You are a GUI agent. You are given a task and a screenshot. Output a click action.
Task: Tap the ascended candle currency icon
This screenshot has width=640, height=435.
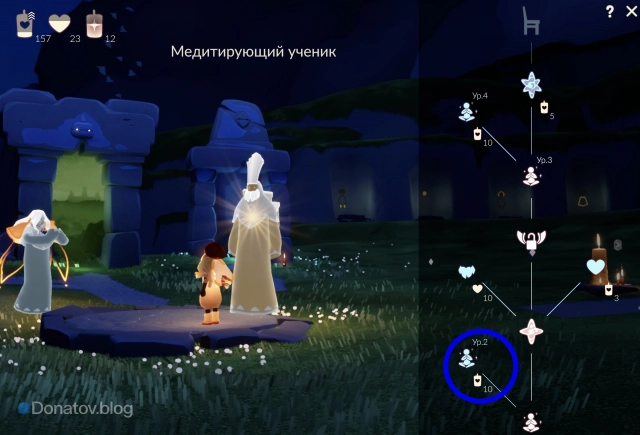(96, 23)
